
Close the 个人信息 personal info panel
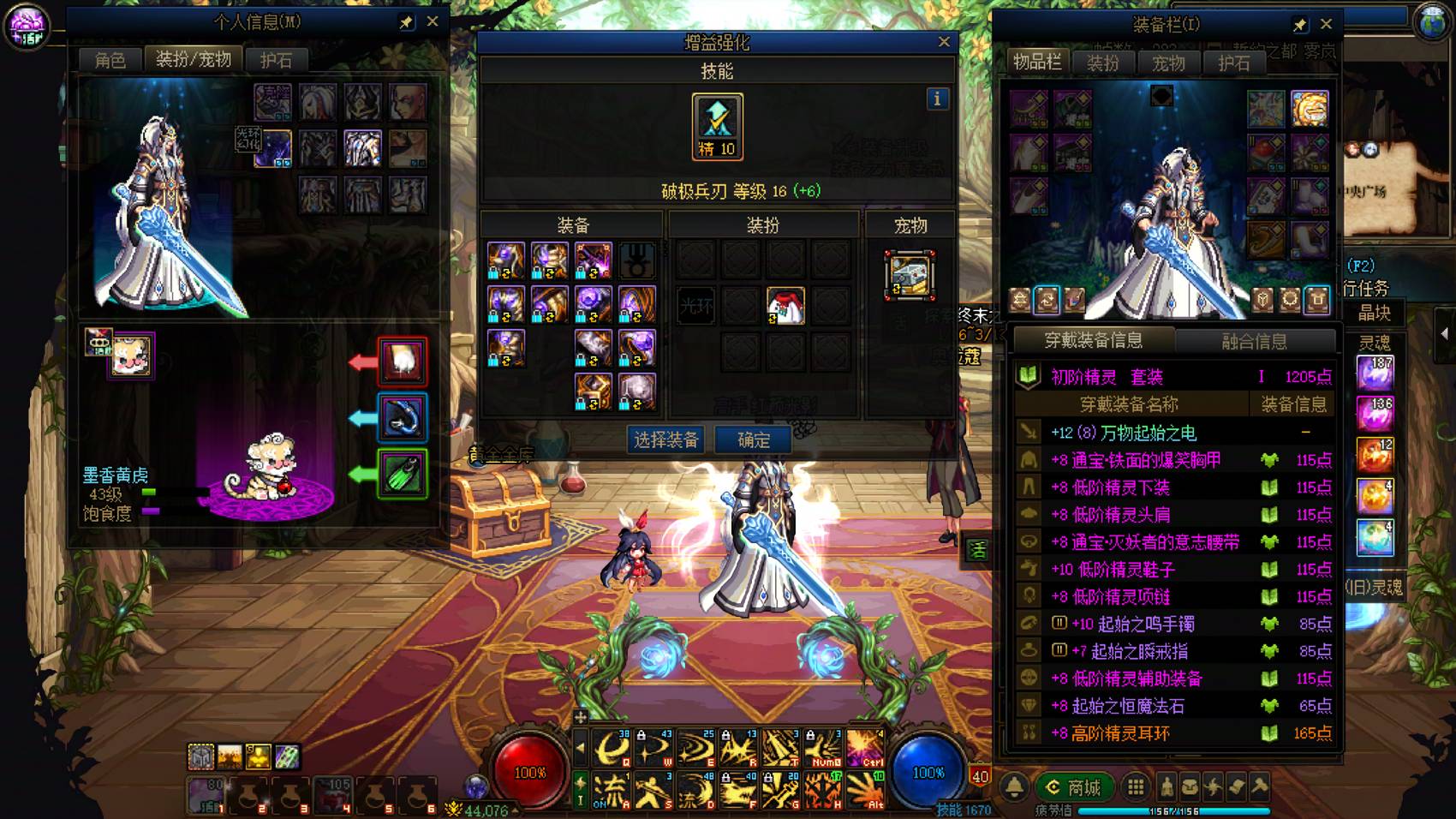click(433, 21)
